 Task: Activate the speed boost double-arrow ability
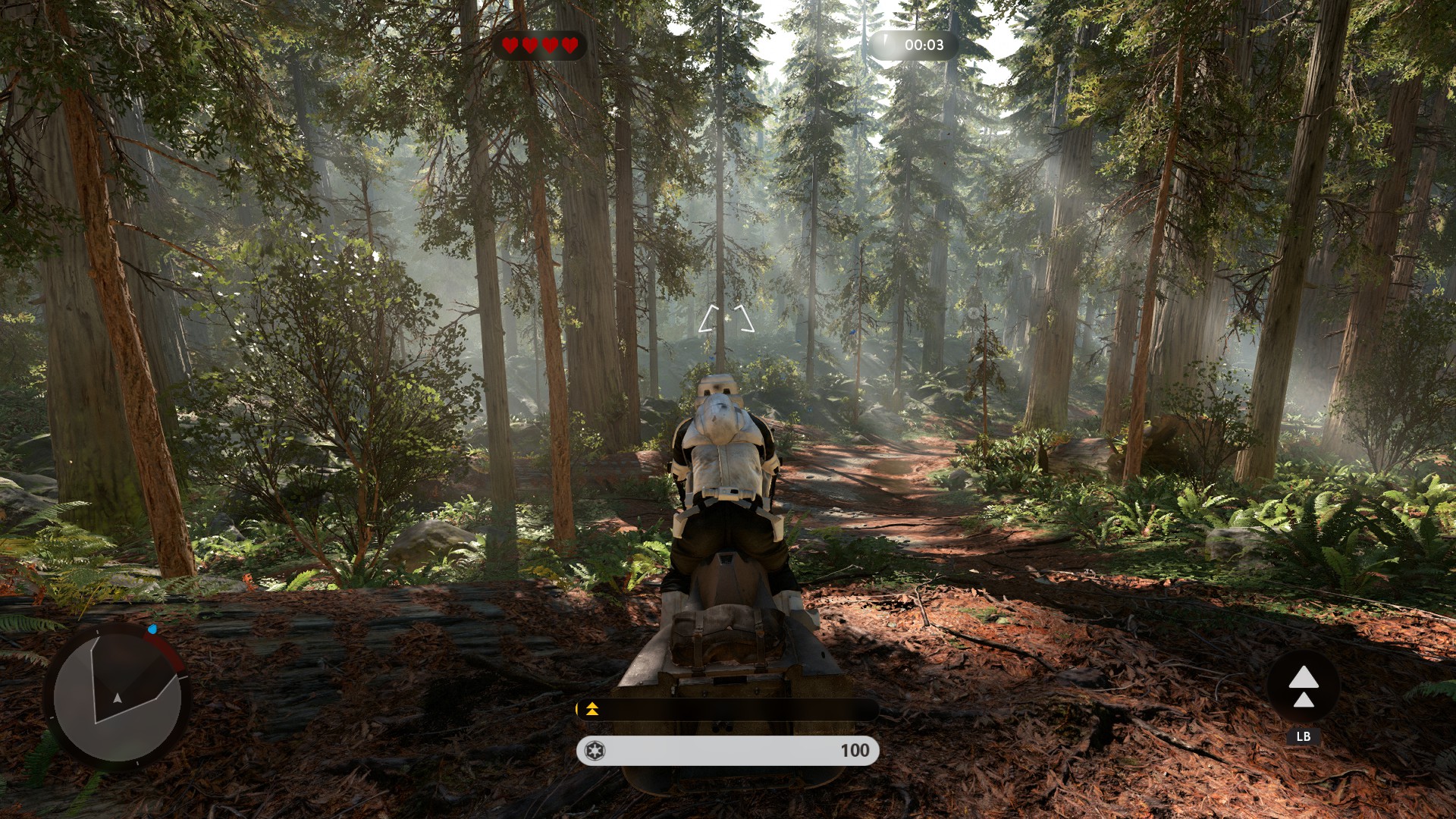click(1303, 686)
